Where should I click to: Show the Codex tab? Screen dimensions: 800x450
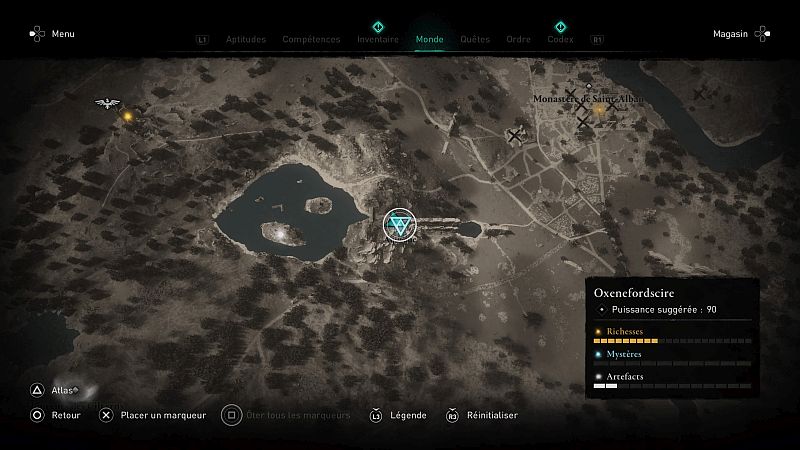(x=560, y=40)
